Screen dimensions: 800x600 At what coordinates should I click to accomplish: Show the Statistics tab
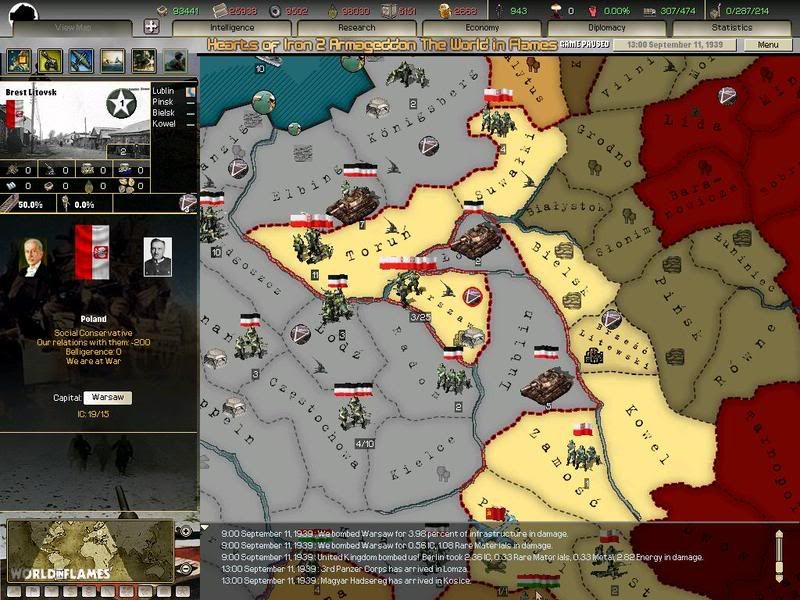(732, 28)
